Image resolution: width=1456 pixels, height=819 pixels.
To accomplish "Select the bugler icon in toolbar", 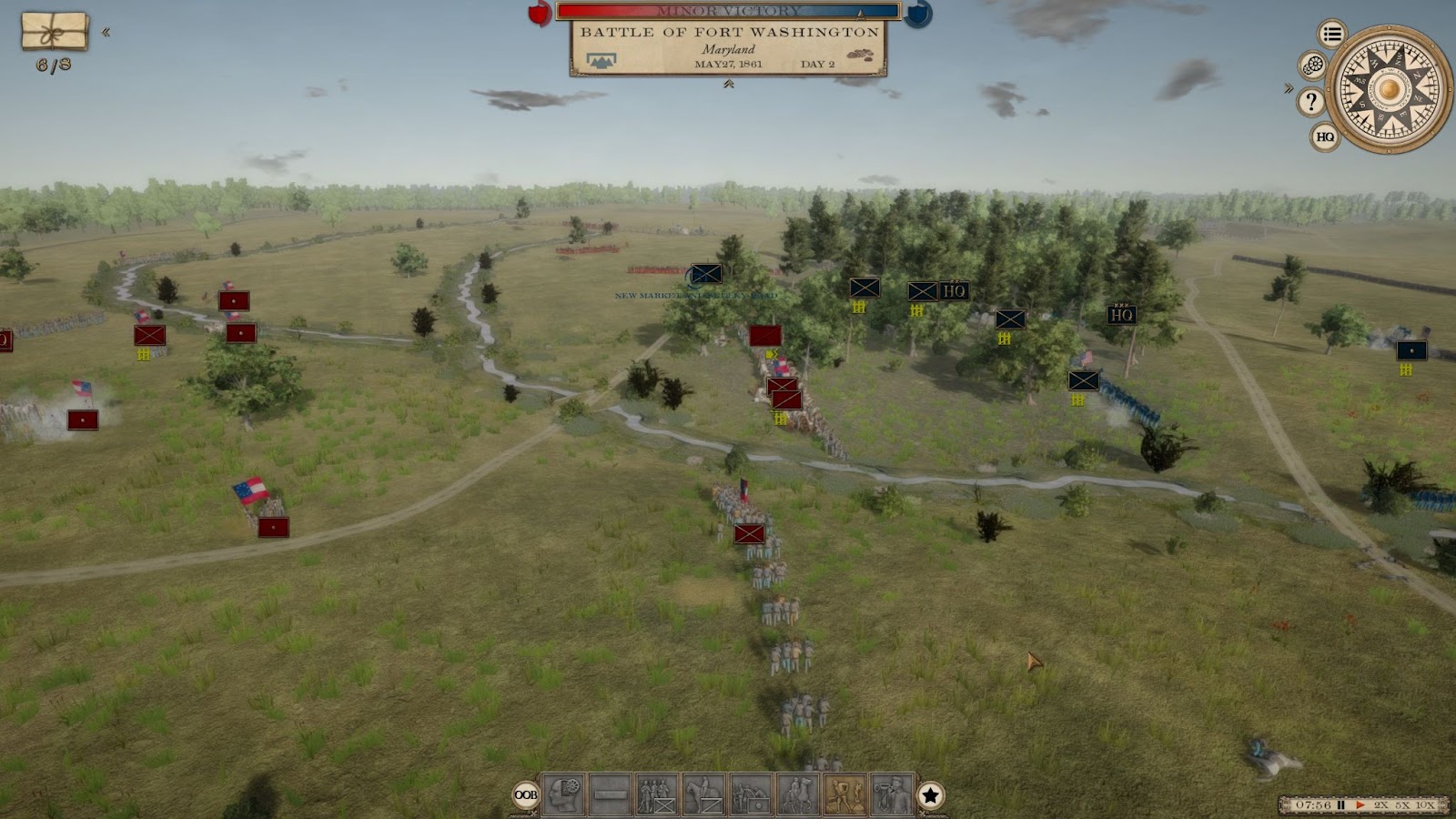I will click(x=892, y=794).
